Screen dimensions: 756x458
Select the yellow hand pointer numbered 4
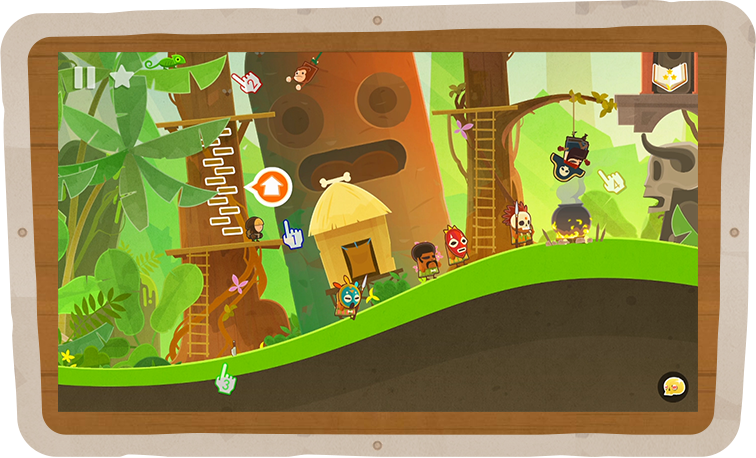(611, 182)
